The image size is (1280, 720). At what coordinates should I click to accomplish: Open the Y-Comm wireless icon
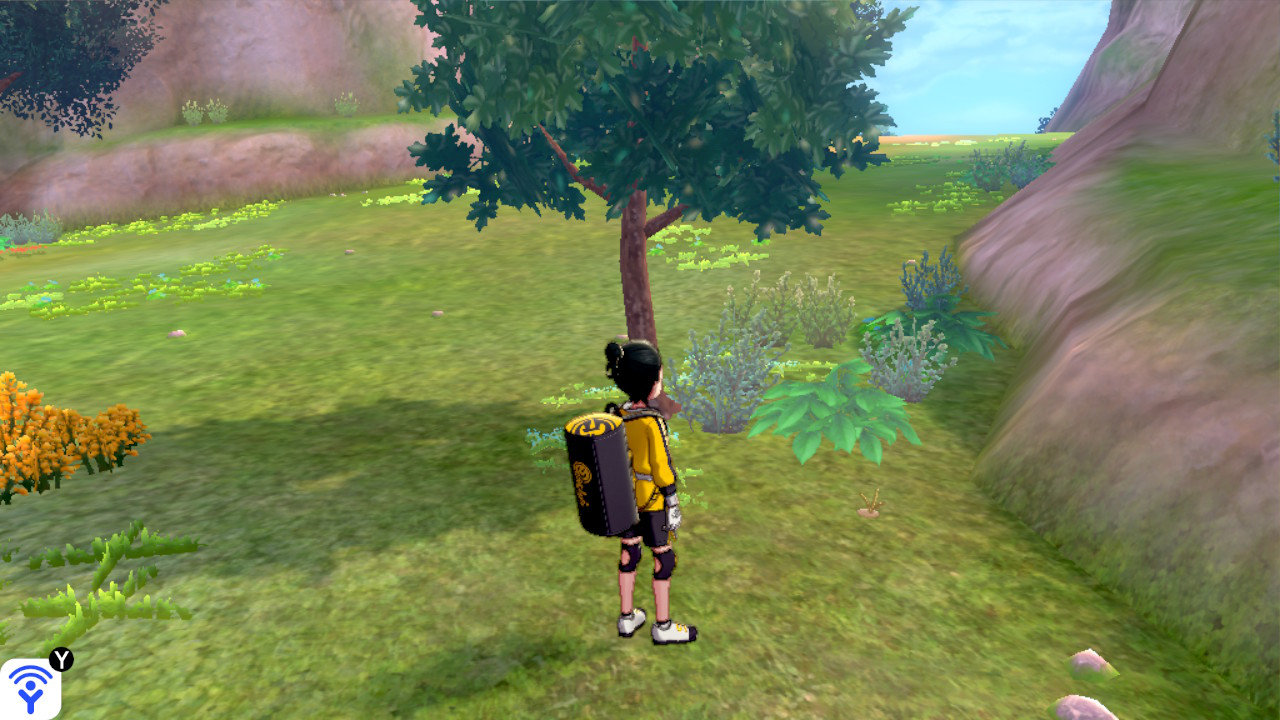click(30, 688)
